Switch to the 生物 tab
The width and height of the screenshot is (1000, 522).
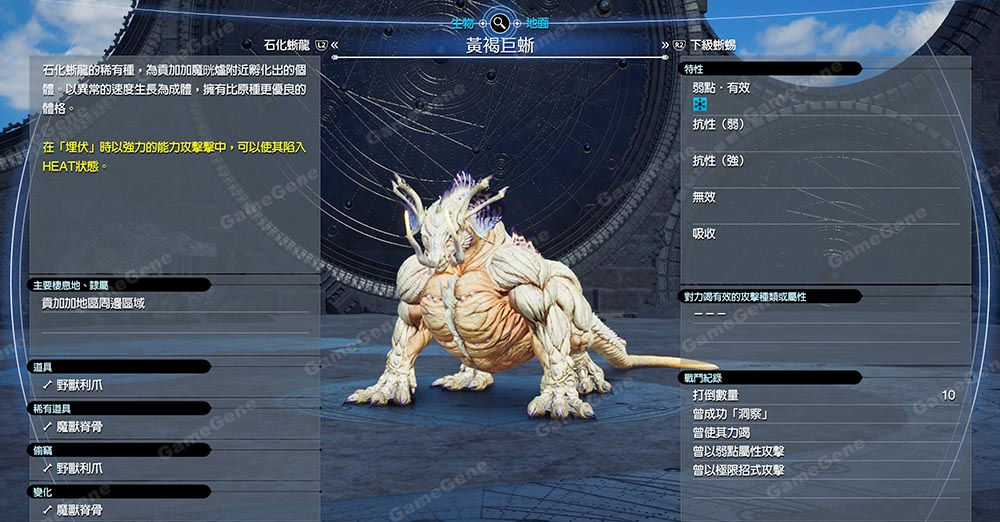462,22
